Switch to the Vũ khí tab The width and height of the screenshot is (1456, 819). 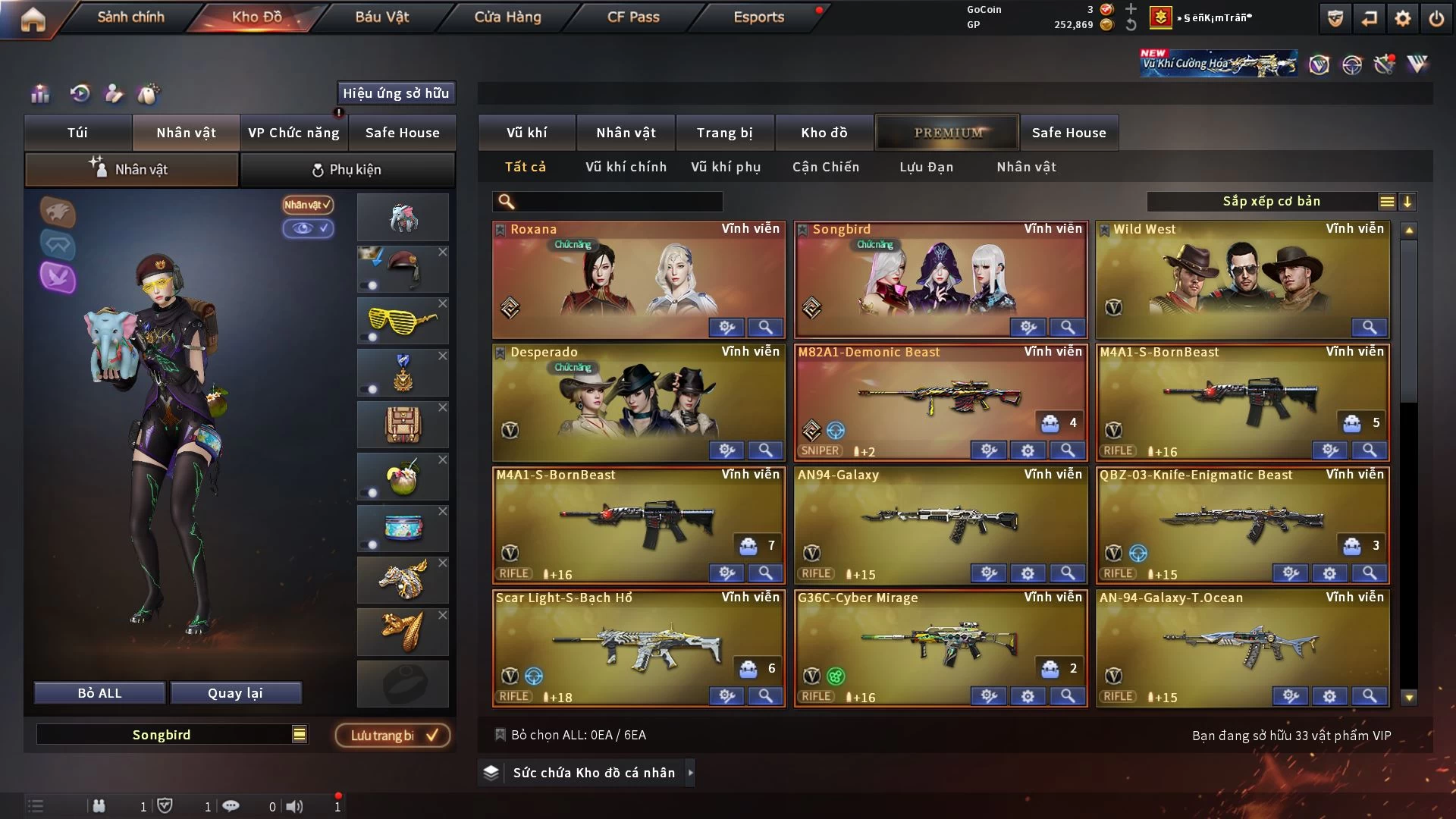click(x=526, y=133)
